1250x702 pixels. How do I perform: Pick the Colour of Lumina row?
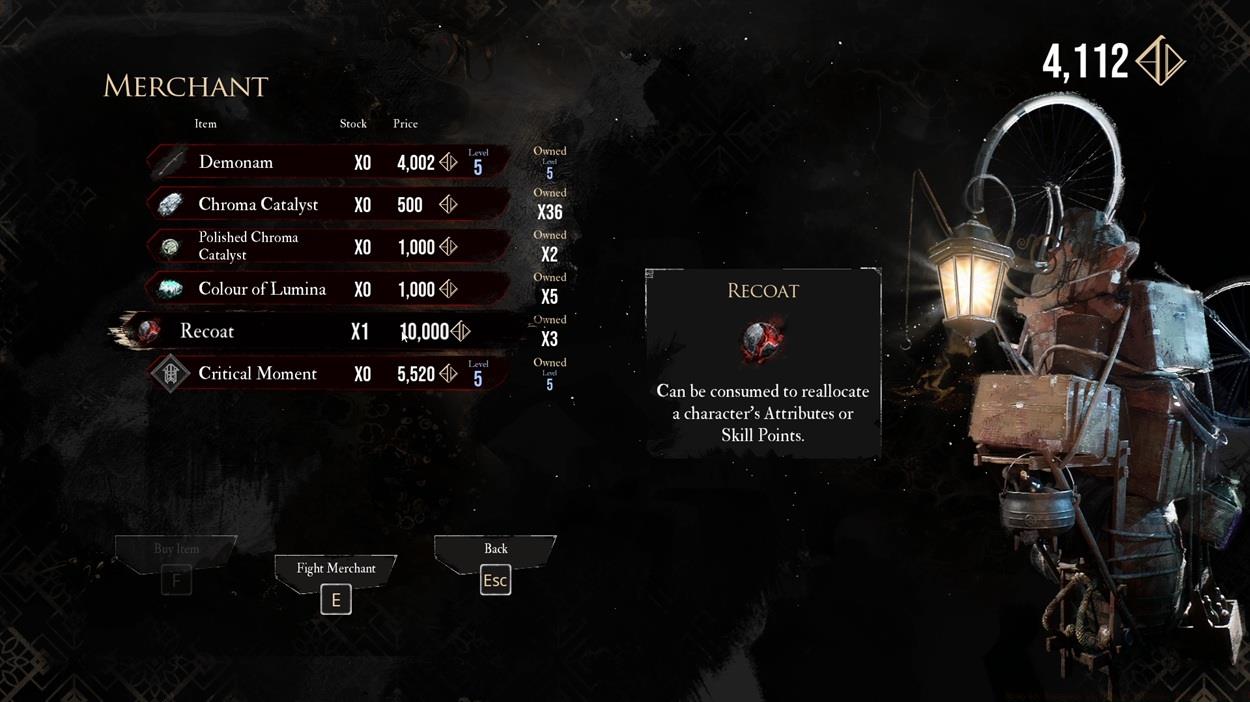click(330, 289)
